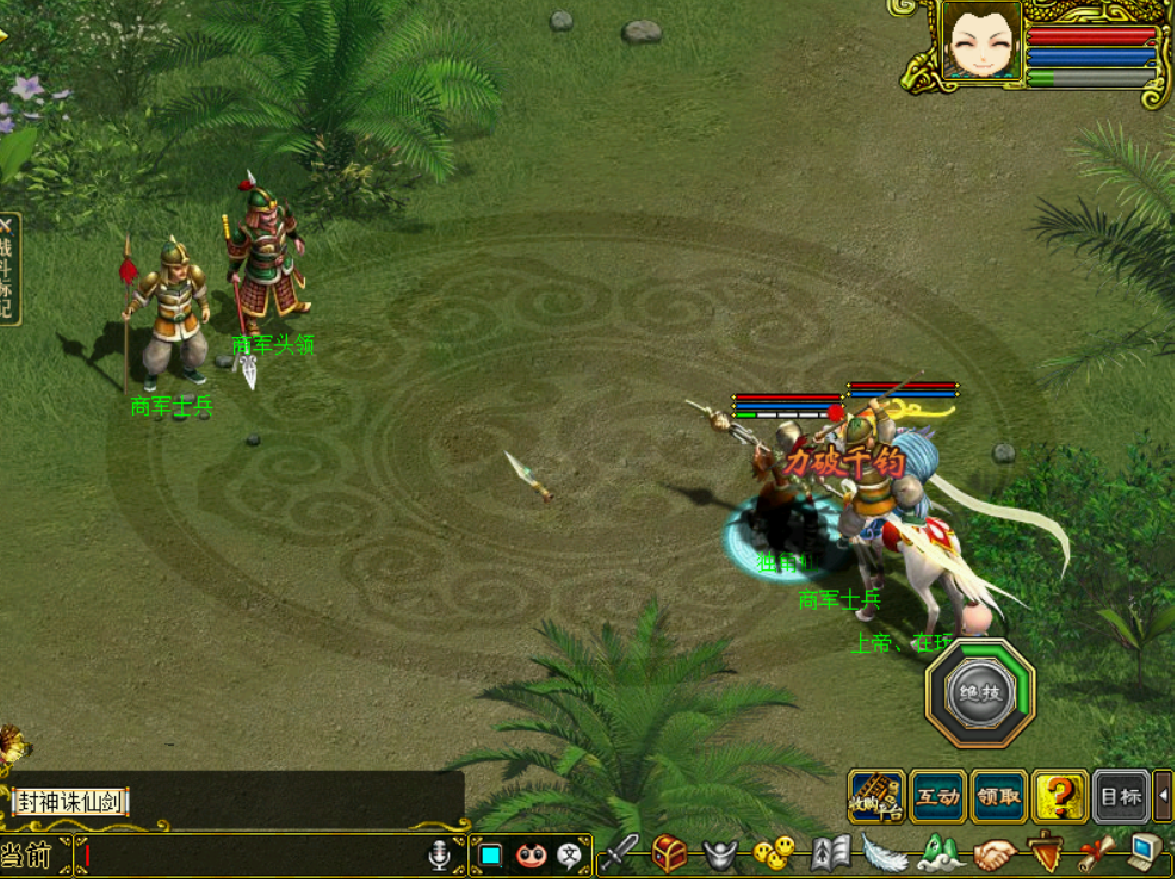Activate the 绝技 ultimate skill button
The width and height of the screenshot is (1175, 879).
[x=980, y=693]
